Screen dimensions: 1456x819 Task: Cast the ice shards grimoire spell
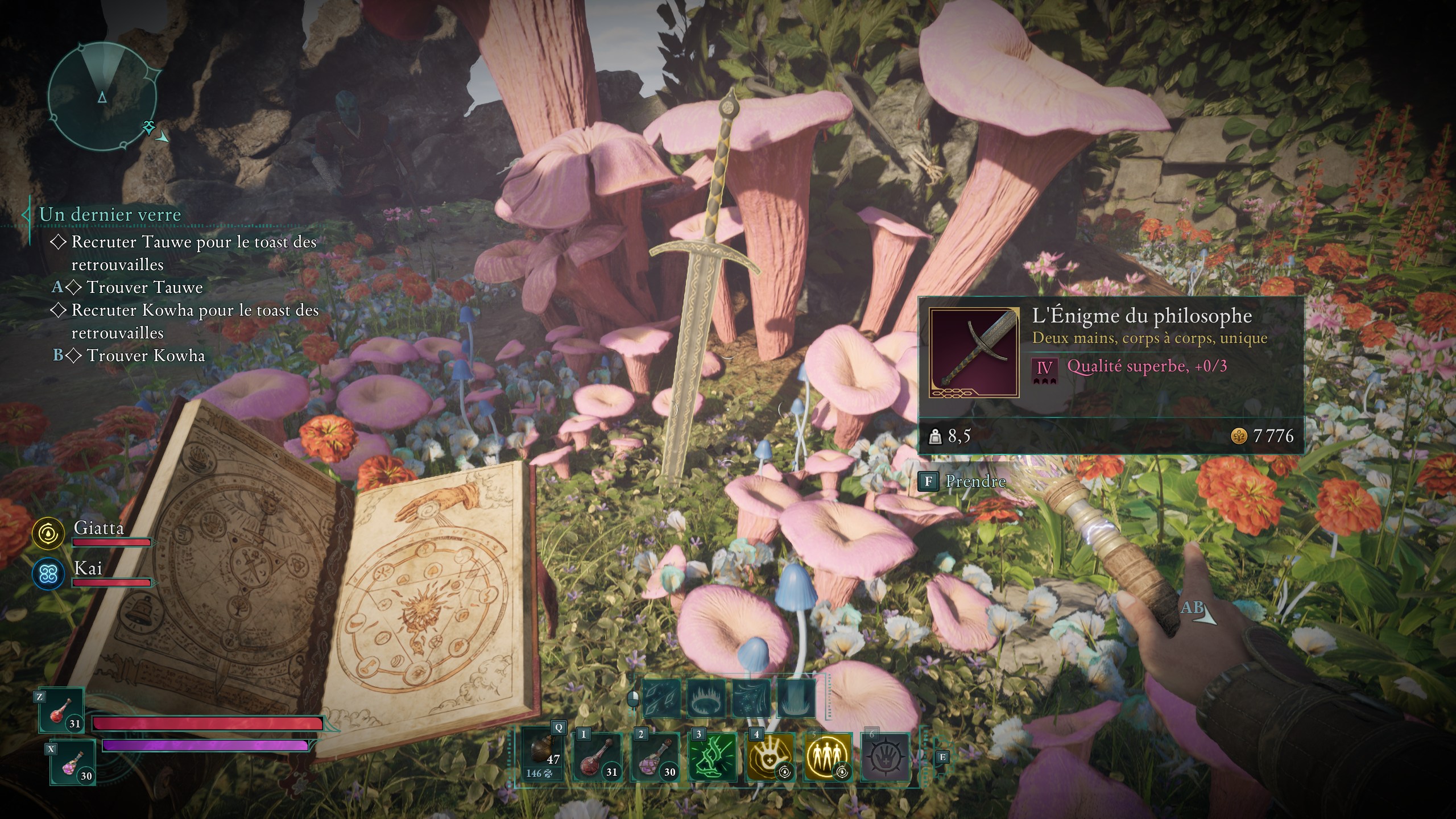[661, 698]
